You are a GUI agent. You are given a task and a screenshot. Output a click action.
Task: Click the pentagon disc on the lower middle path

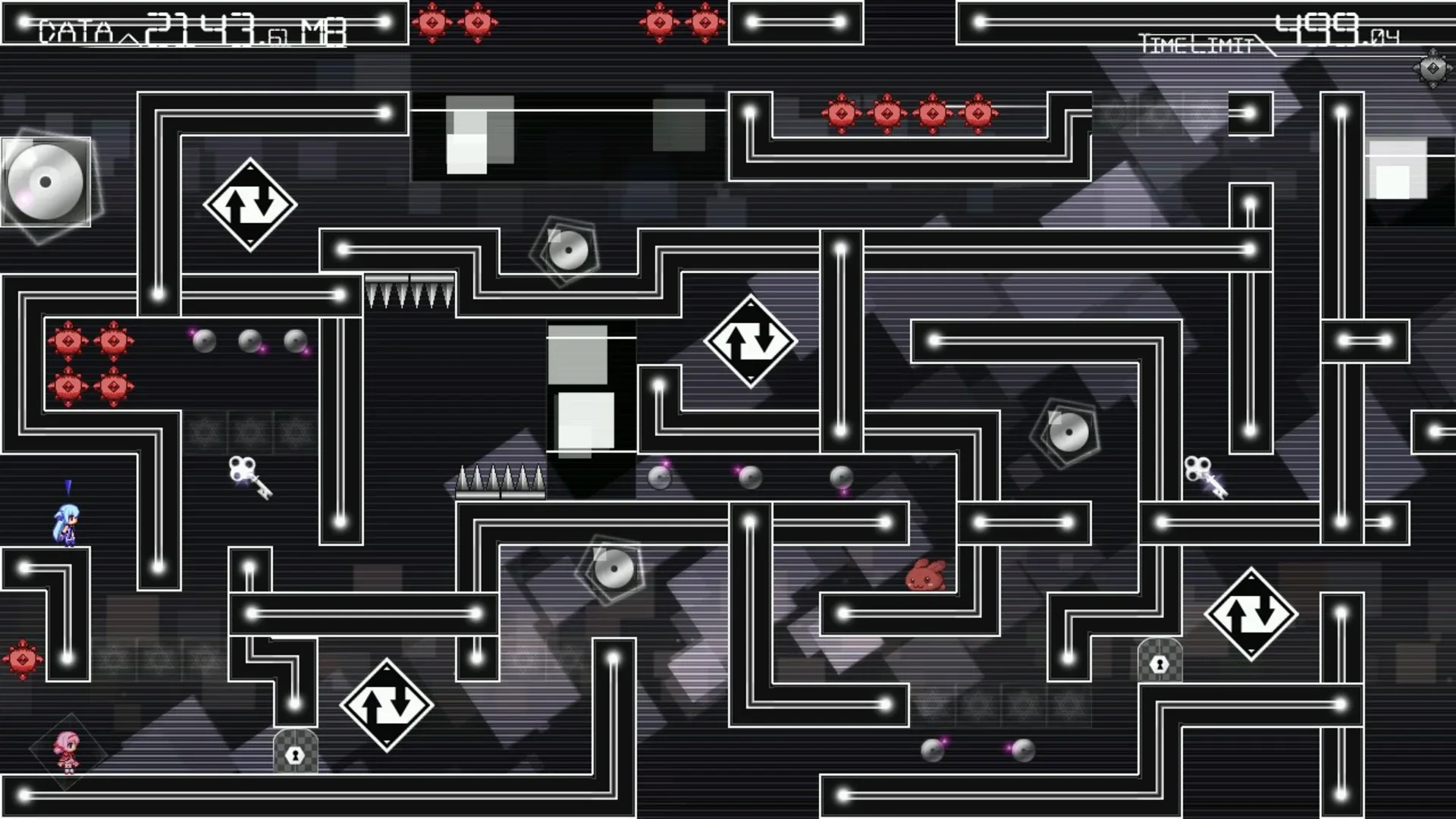(x=611, y=570)
